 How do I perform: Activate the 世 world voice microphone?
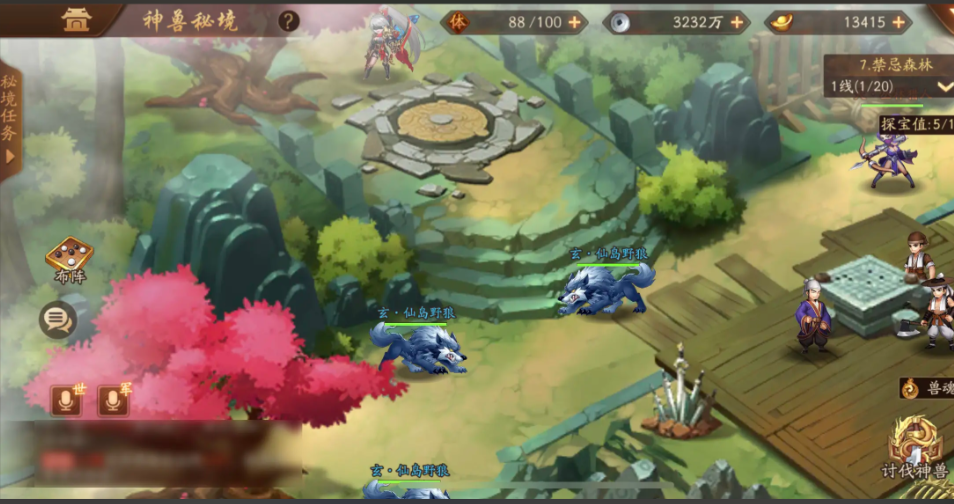[66, 400]
